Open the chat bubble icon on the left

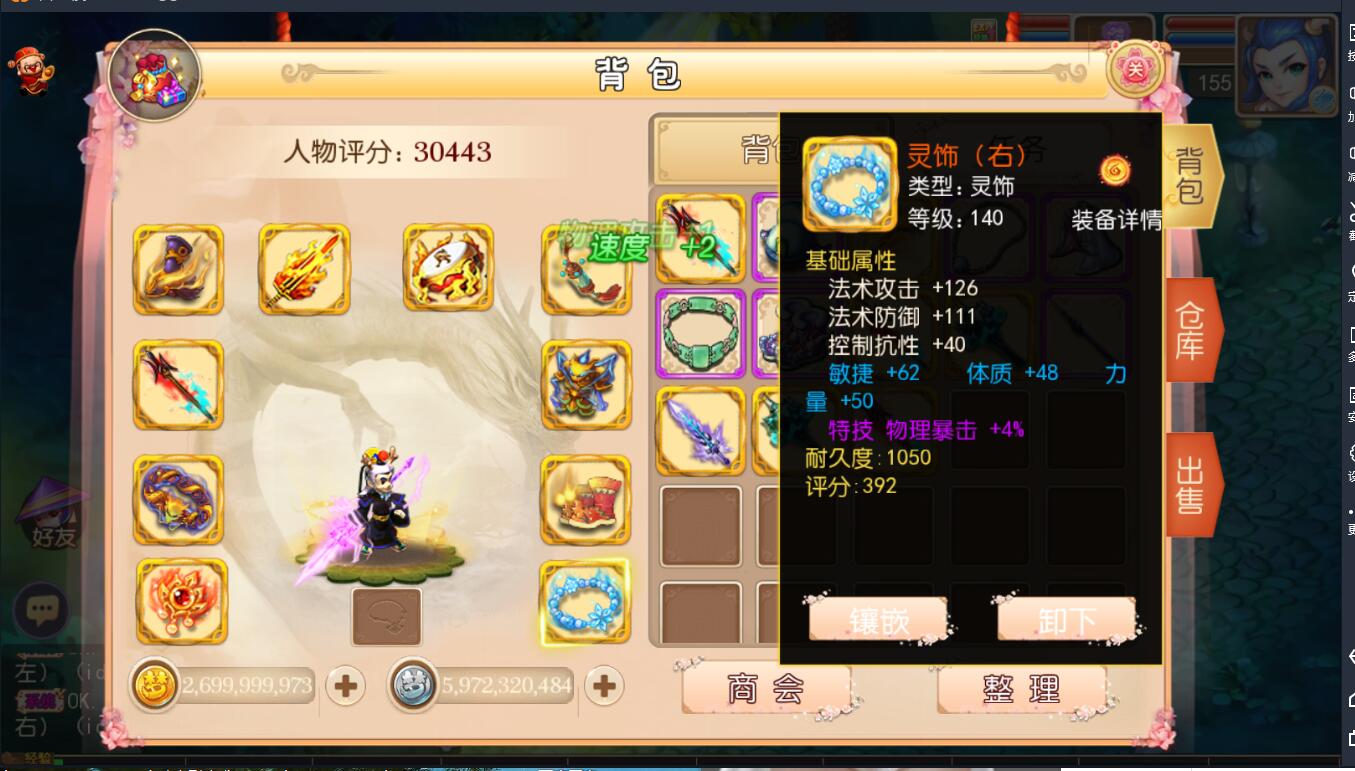pyautogui.click(x=41, y=609)
